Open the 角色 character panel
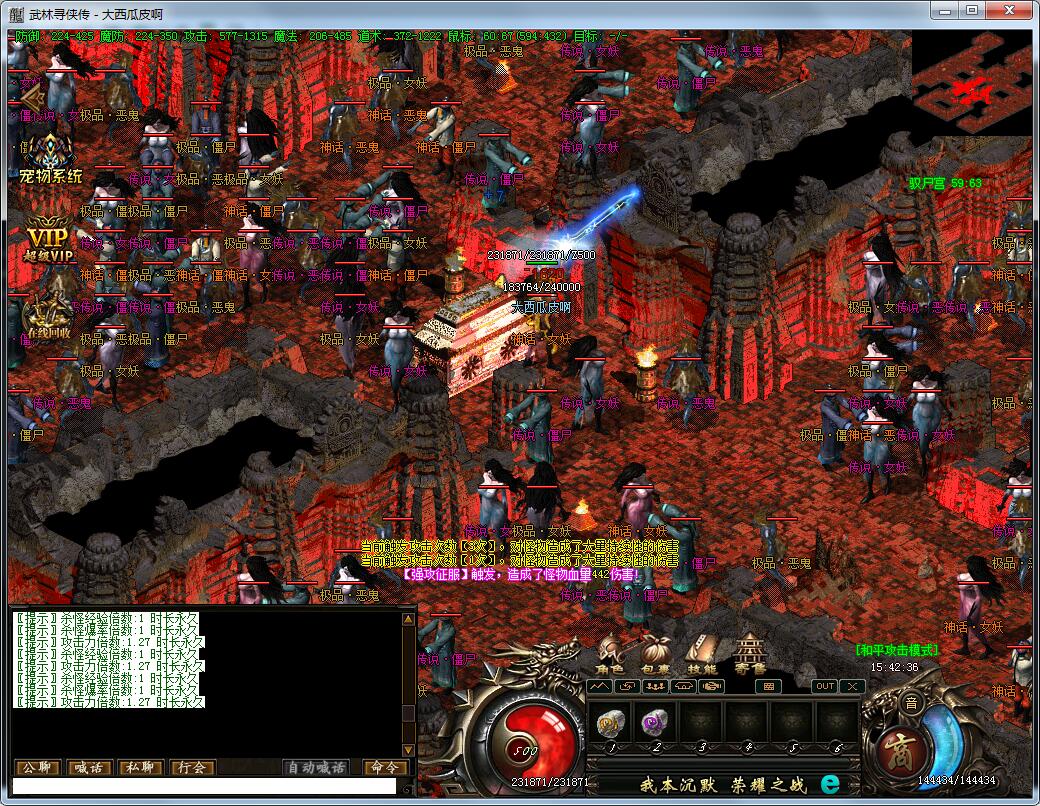The image size is (1040, 806). coord(609,655)
